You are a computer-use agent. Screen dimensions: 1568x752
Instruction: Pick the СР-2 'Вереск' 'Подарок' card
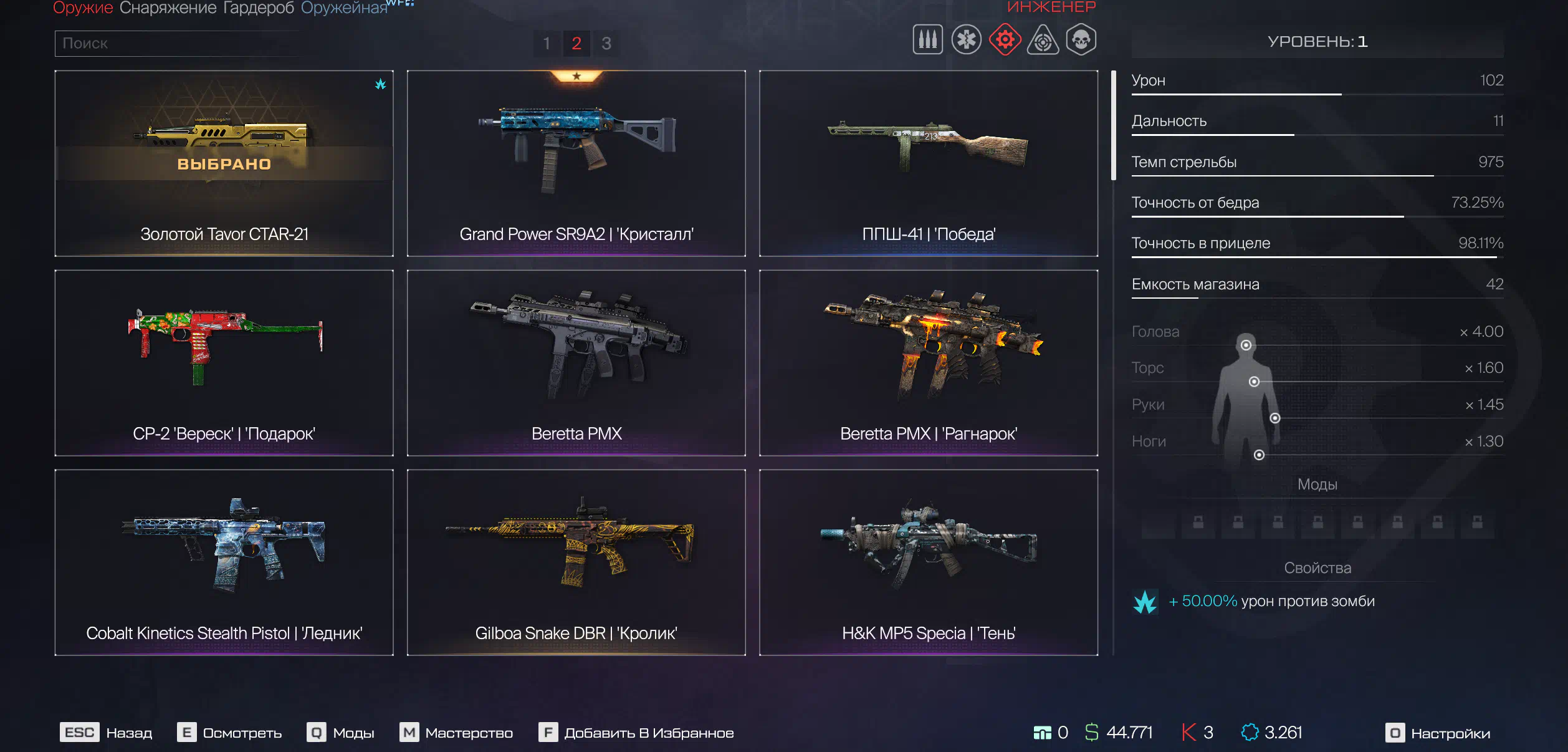coord(224,363)
